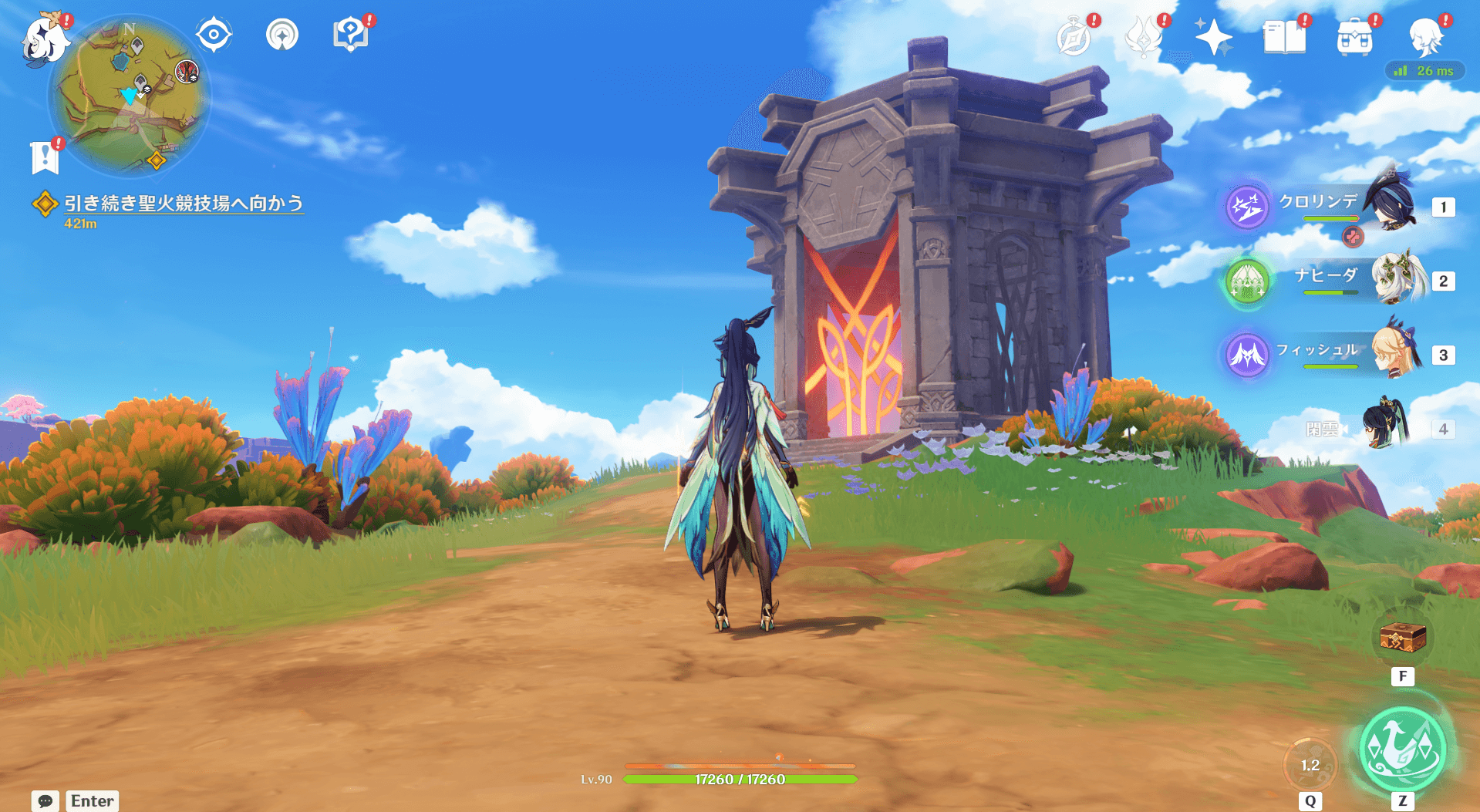The height and width of the screenshot is (812, 1480).
Task: Open the inventory backpack icon
Action: [1354, 37]
